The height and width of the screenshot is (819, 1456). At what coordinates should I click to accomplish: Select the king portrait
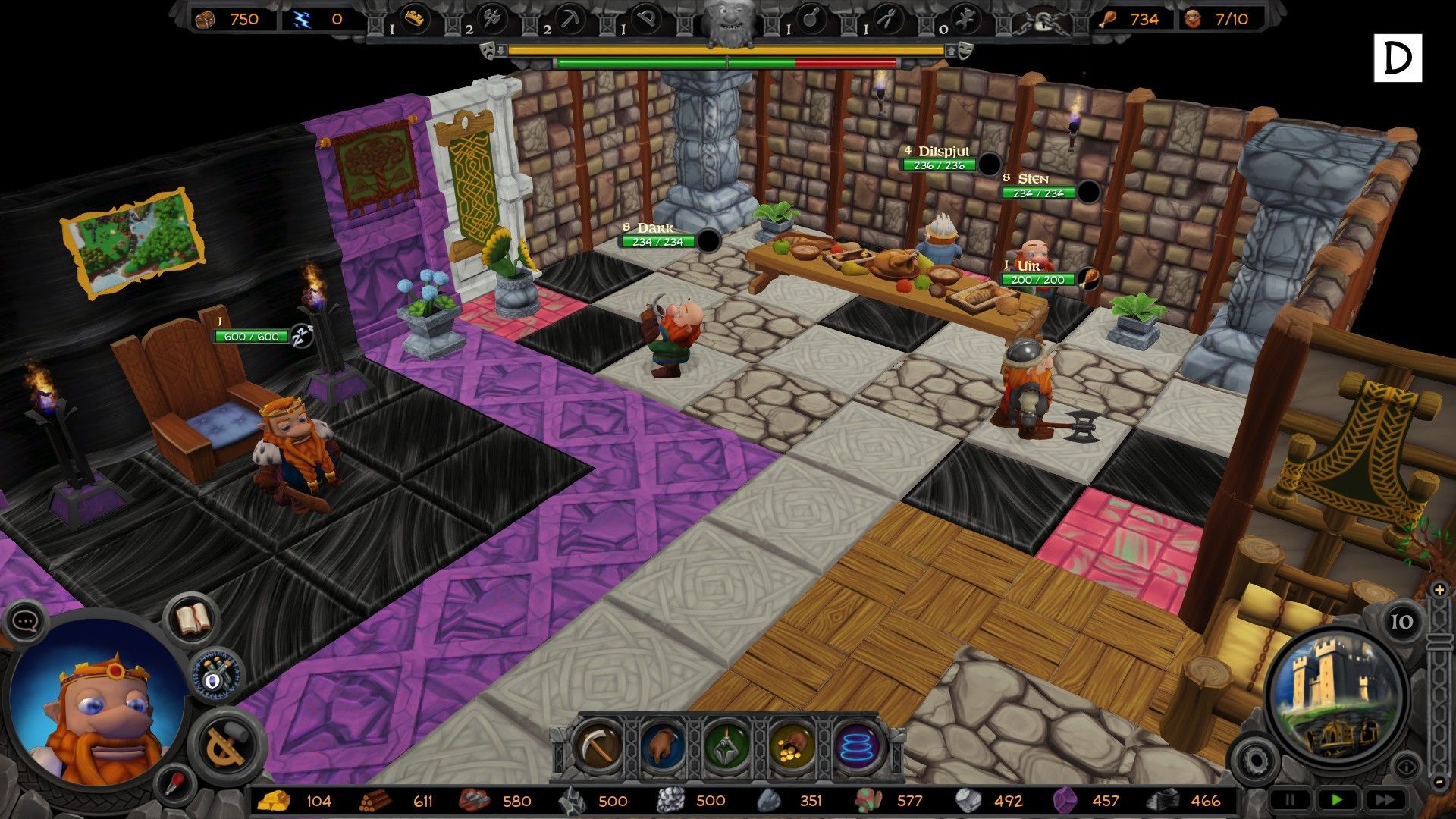click(95, 709)
